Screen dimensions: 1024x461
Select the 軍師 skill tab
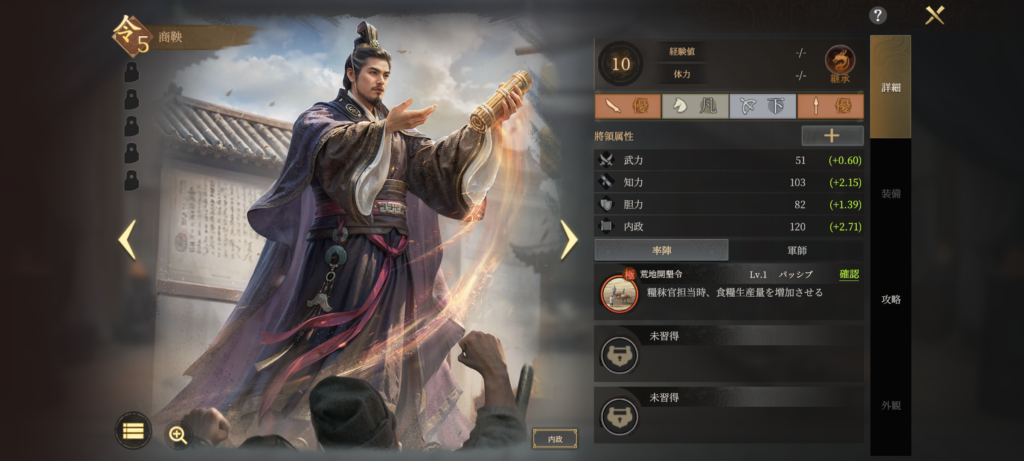(796, 250)
